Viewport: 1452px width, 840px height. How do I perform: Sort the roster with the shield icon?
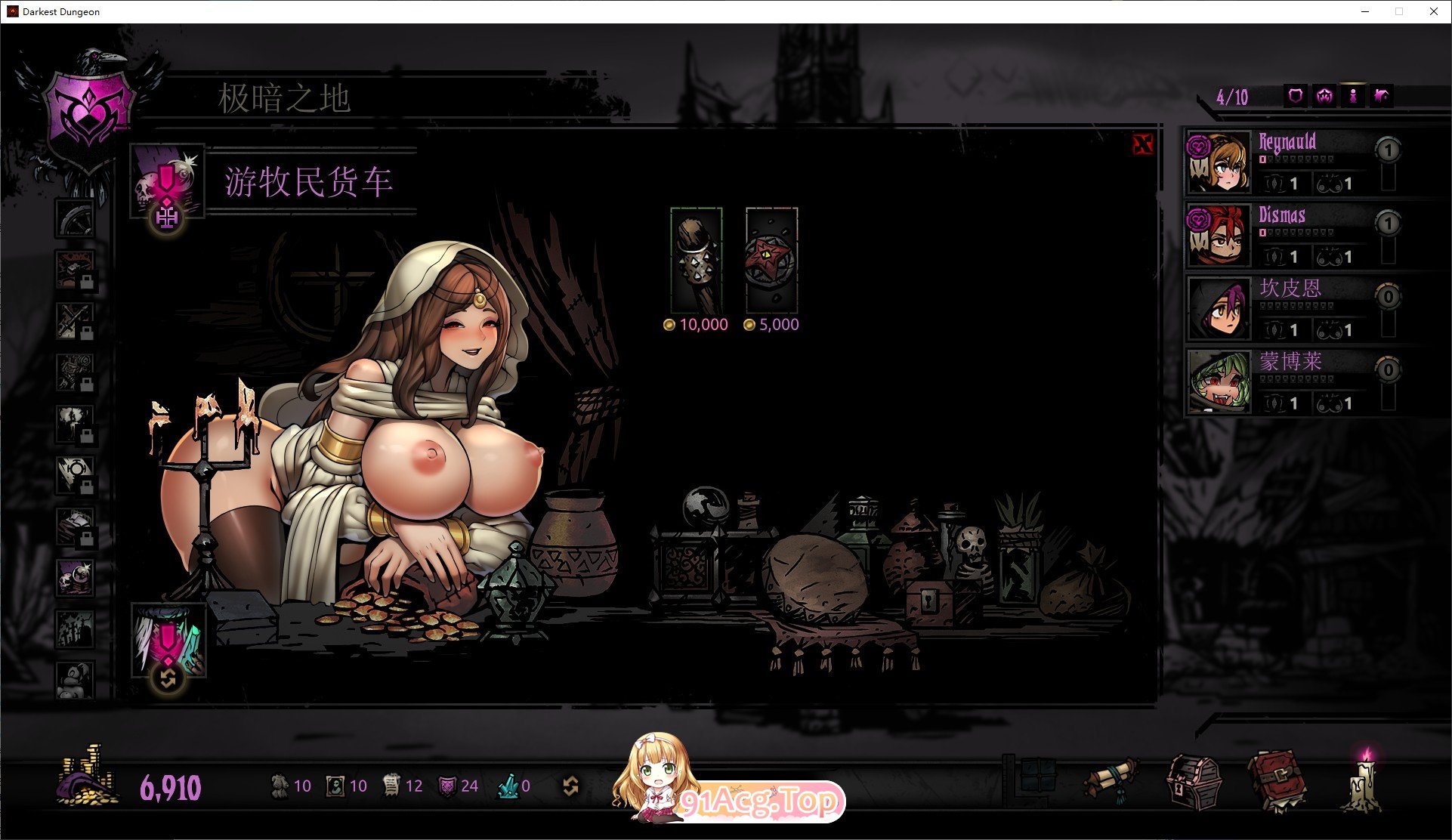coord(1296,96)
